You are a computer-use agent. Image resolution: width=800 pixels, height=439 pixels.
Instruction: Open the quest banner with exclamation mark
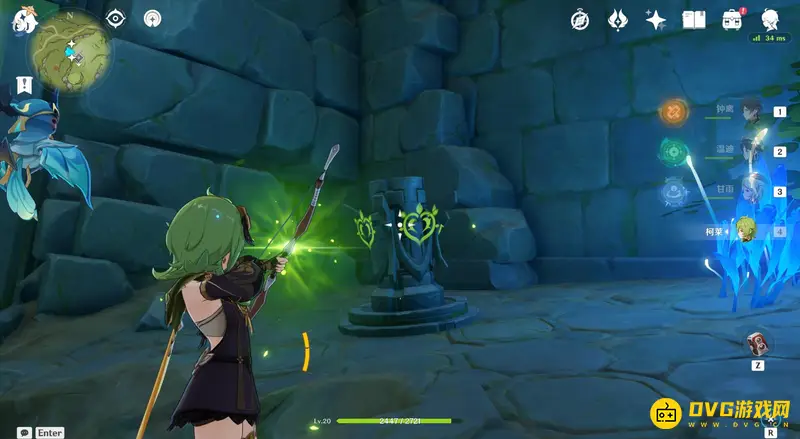point(22,85)
